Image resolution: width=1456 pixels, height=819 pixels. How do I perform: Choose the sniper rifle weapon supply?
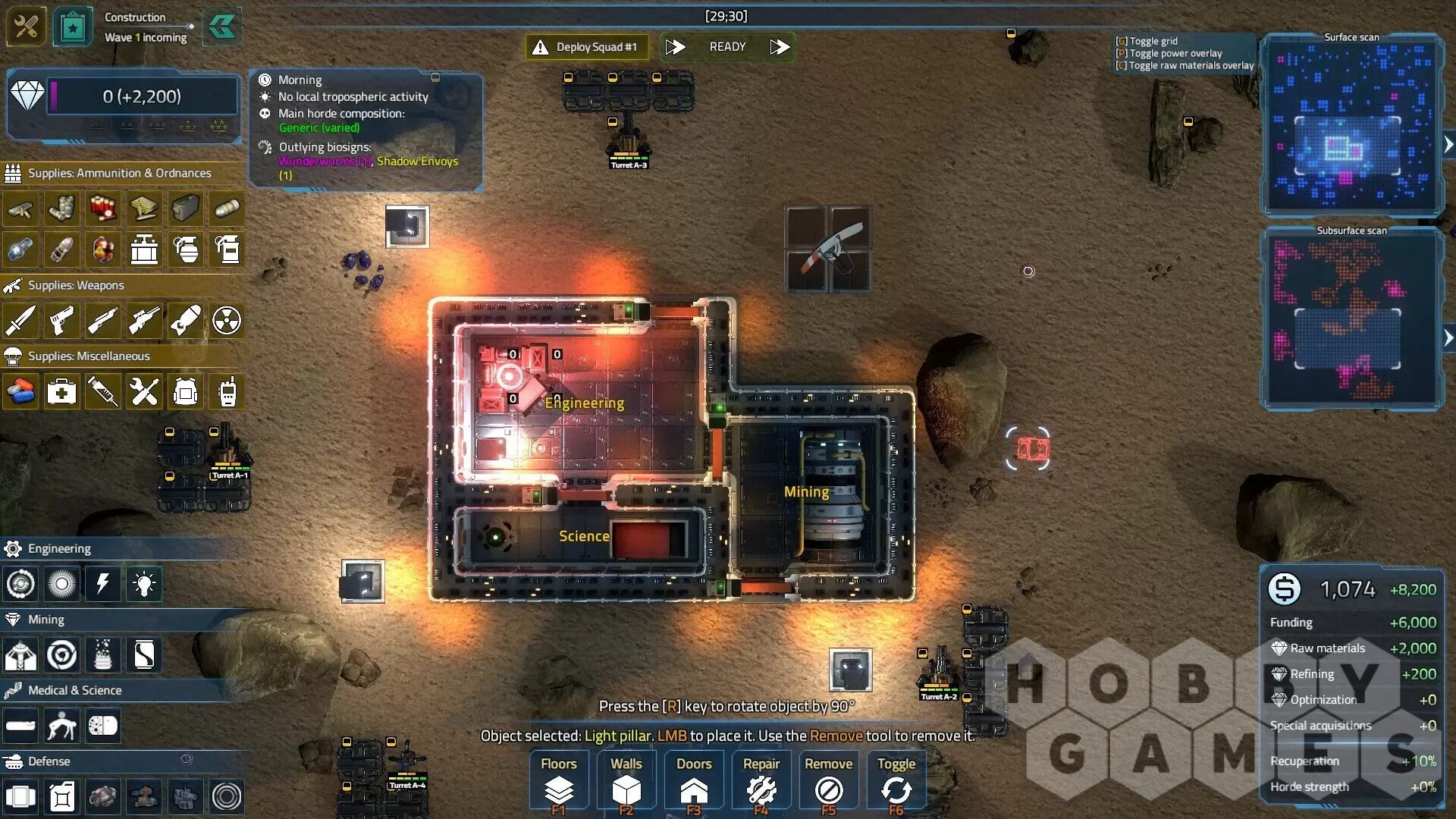point(144,321)
